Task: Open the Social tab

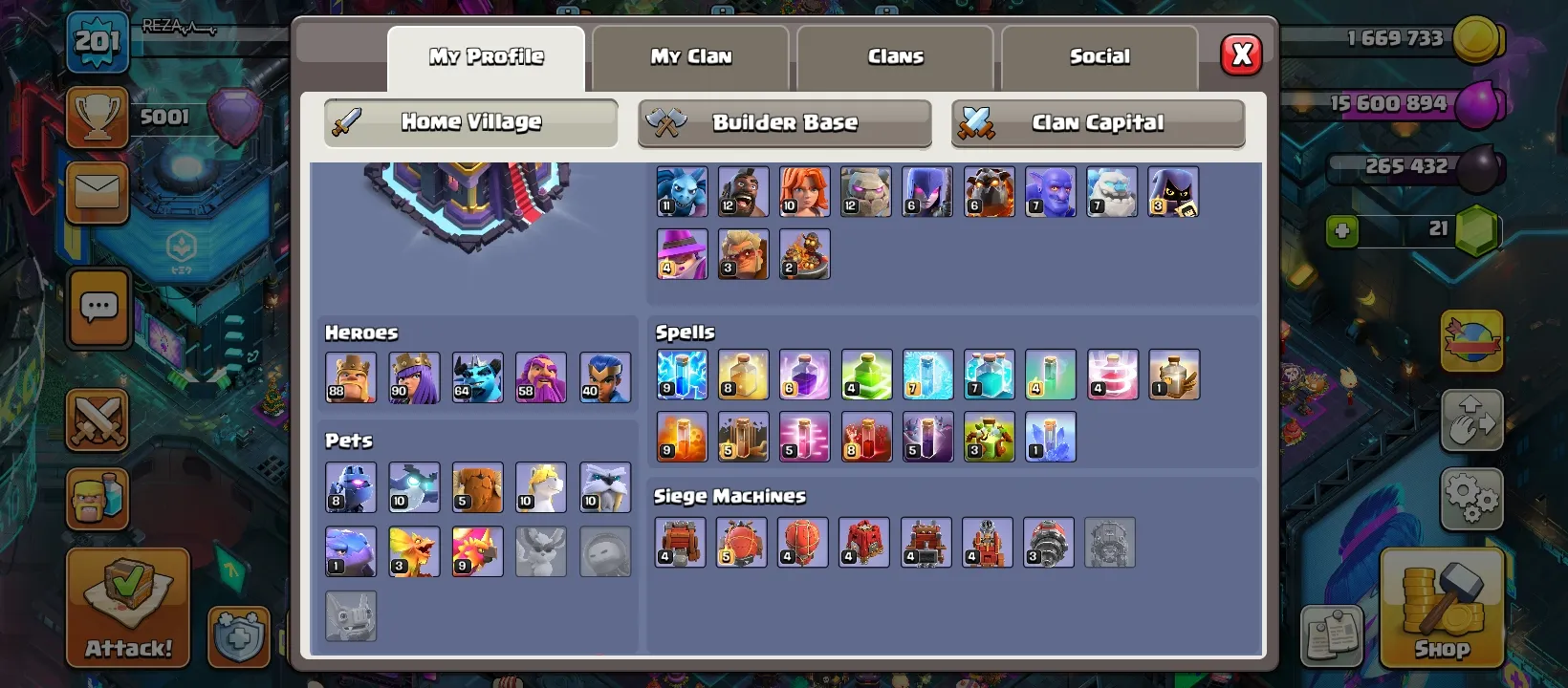Action: (x=1099, y=56)
